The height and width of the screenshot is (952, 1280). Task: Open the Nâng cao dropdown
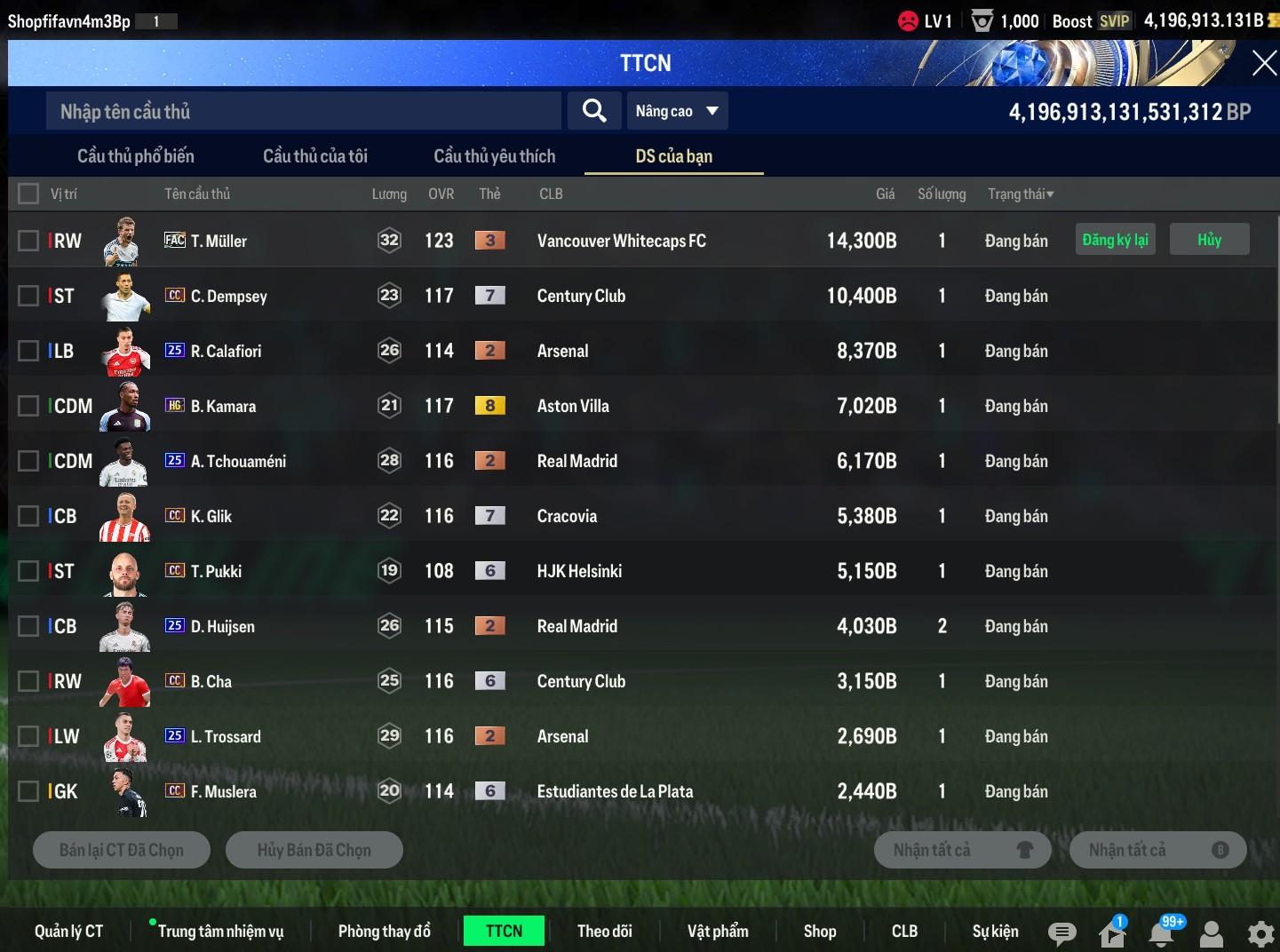click(677, 111)
